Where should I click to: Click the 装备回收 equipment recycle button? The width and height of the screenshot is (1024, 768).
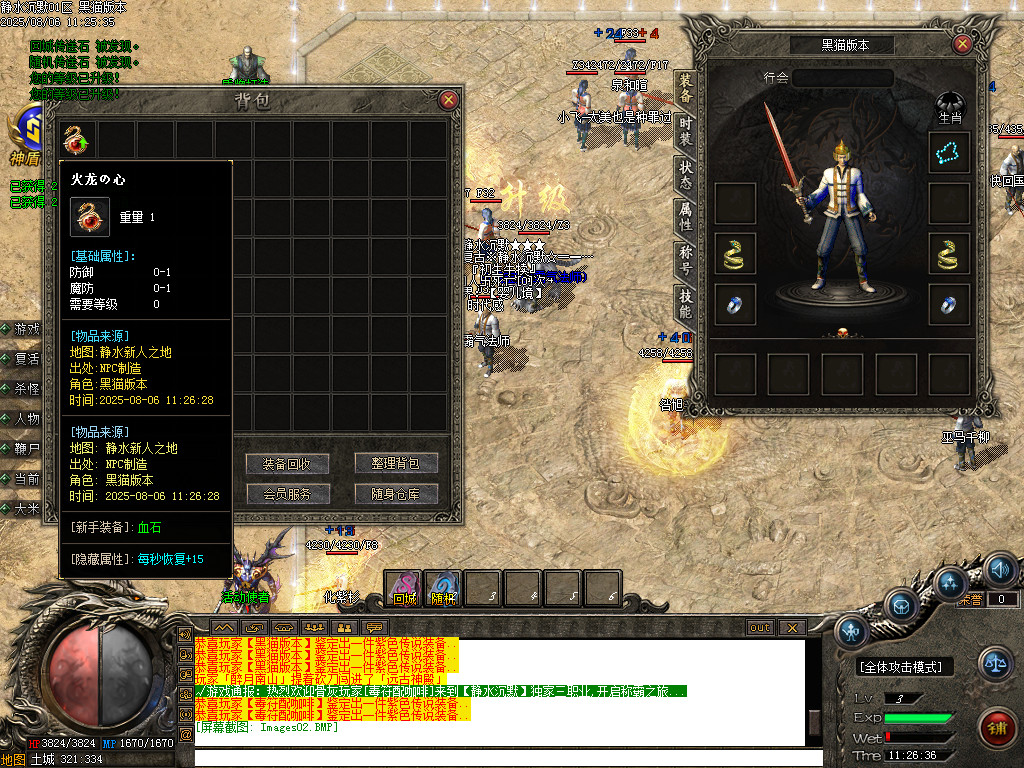287,464
